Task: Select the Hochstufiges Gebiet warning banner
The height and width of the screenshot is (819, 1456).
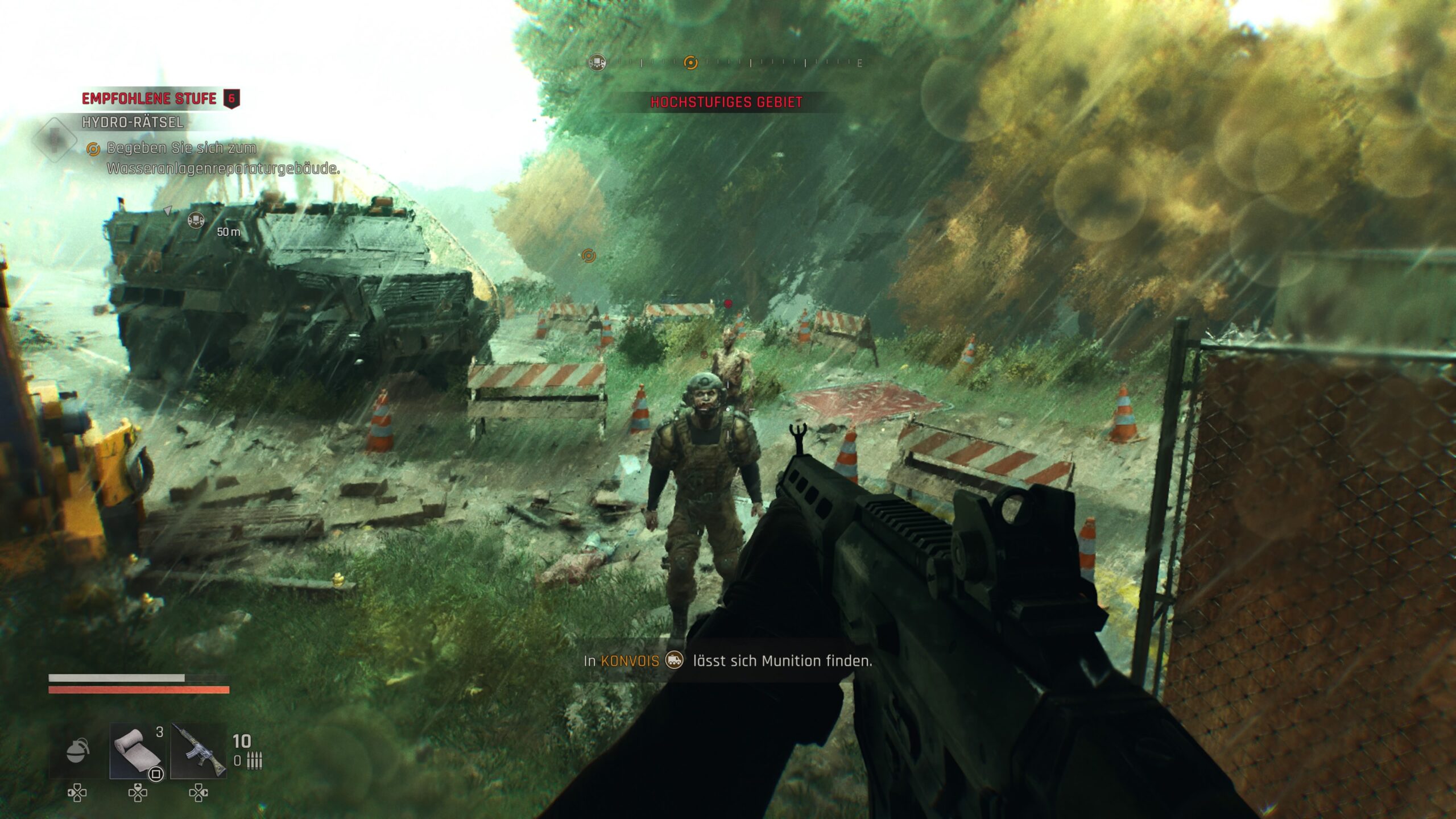Action: coord(726,102)
